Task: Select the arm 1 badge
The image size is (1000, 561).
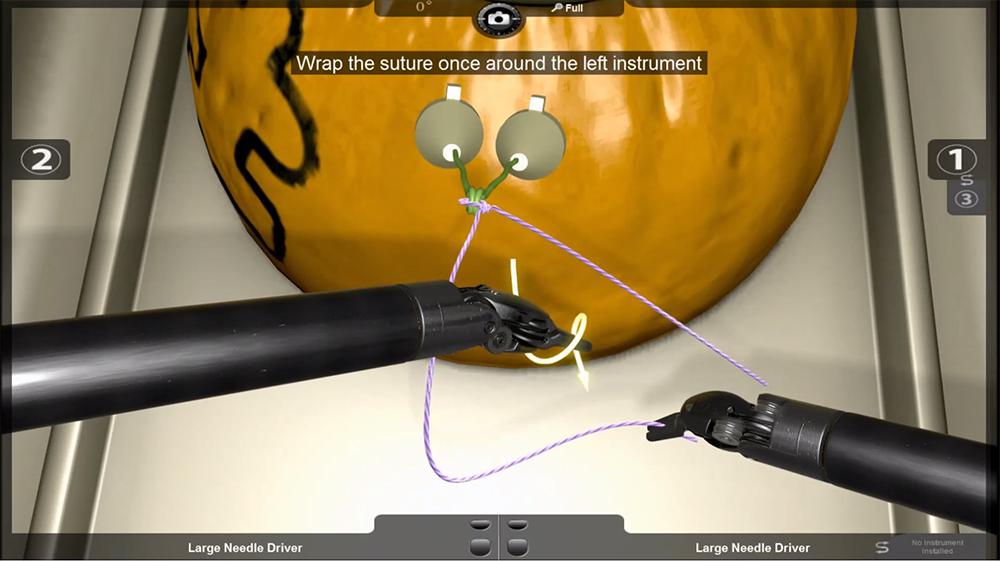Action: [x=958, y=158]
